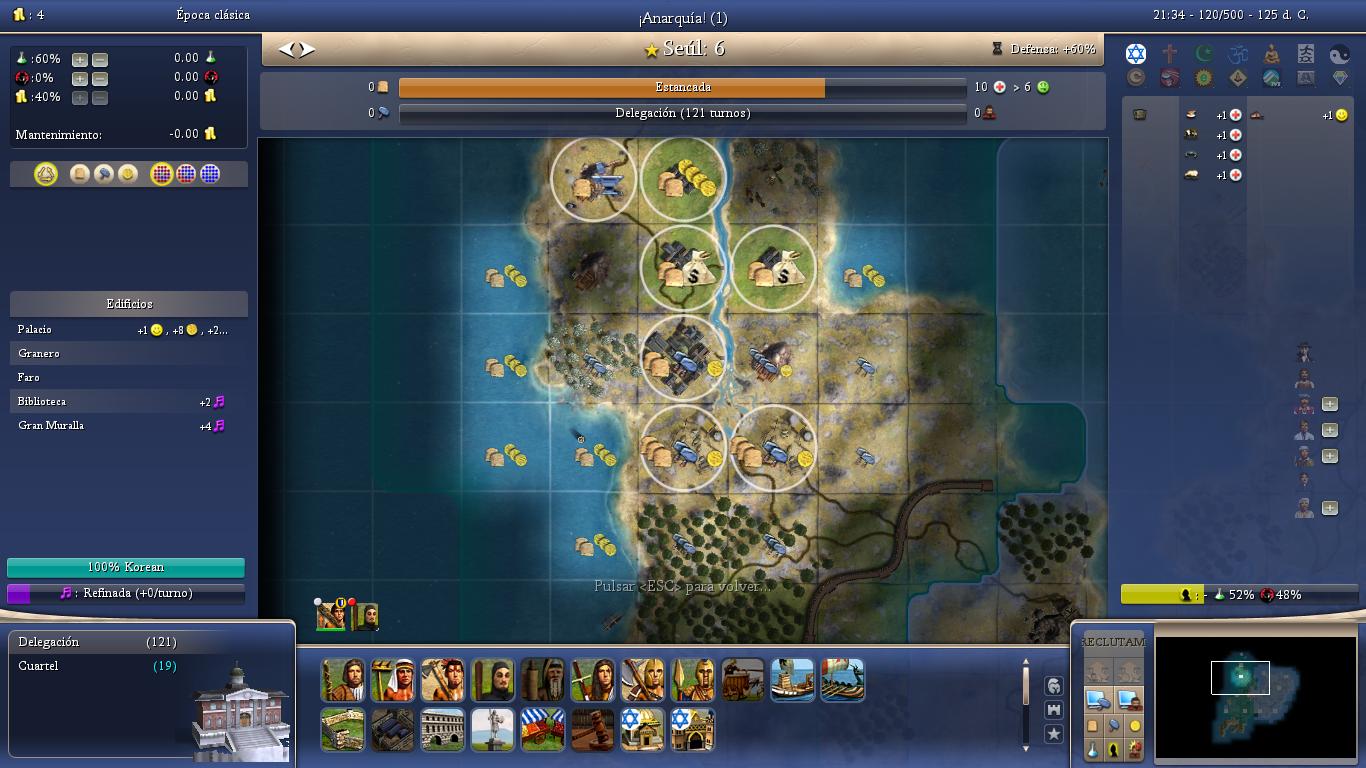The image size is (1366, 768).
Task: Queue the statue monument building
Action: (493, 729)
